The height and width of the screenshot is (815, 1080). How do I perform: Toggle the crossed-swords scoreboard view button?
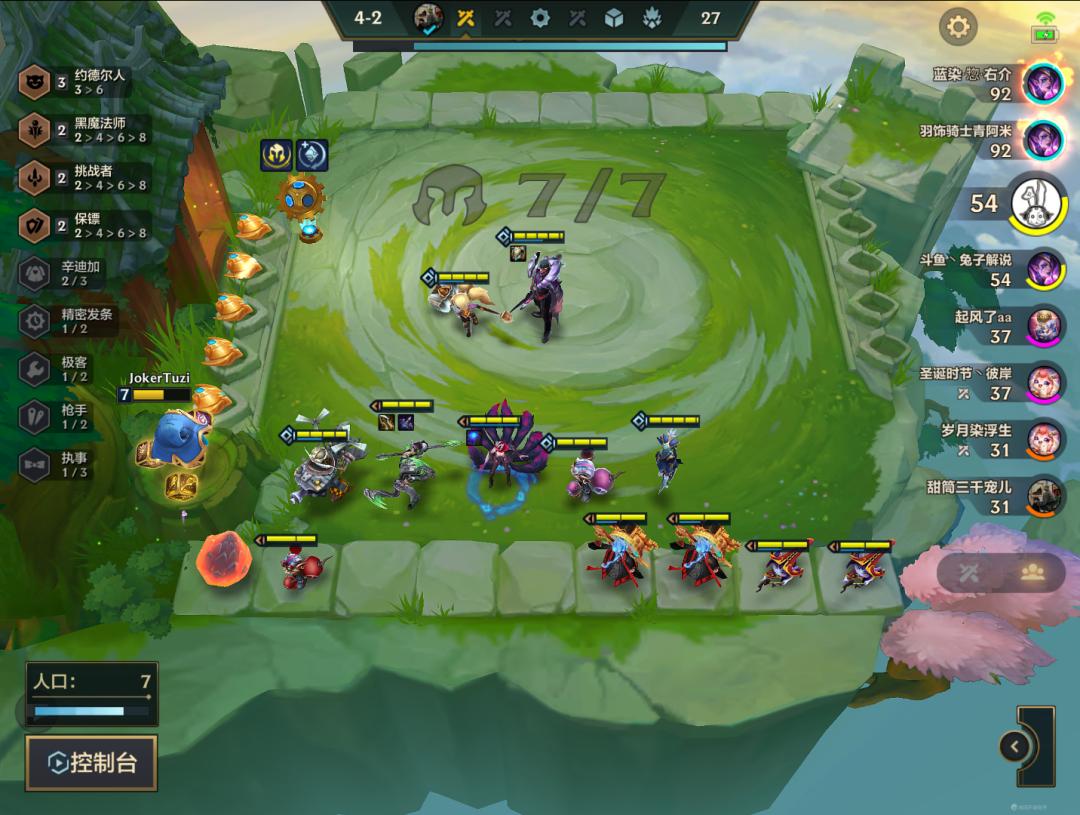click(968, 572)
